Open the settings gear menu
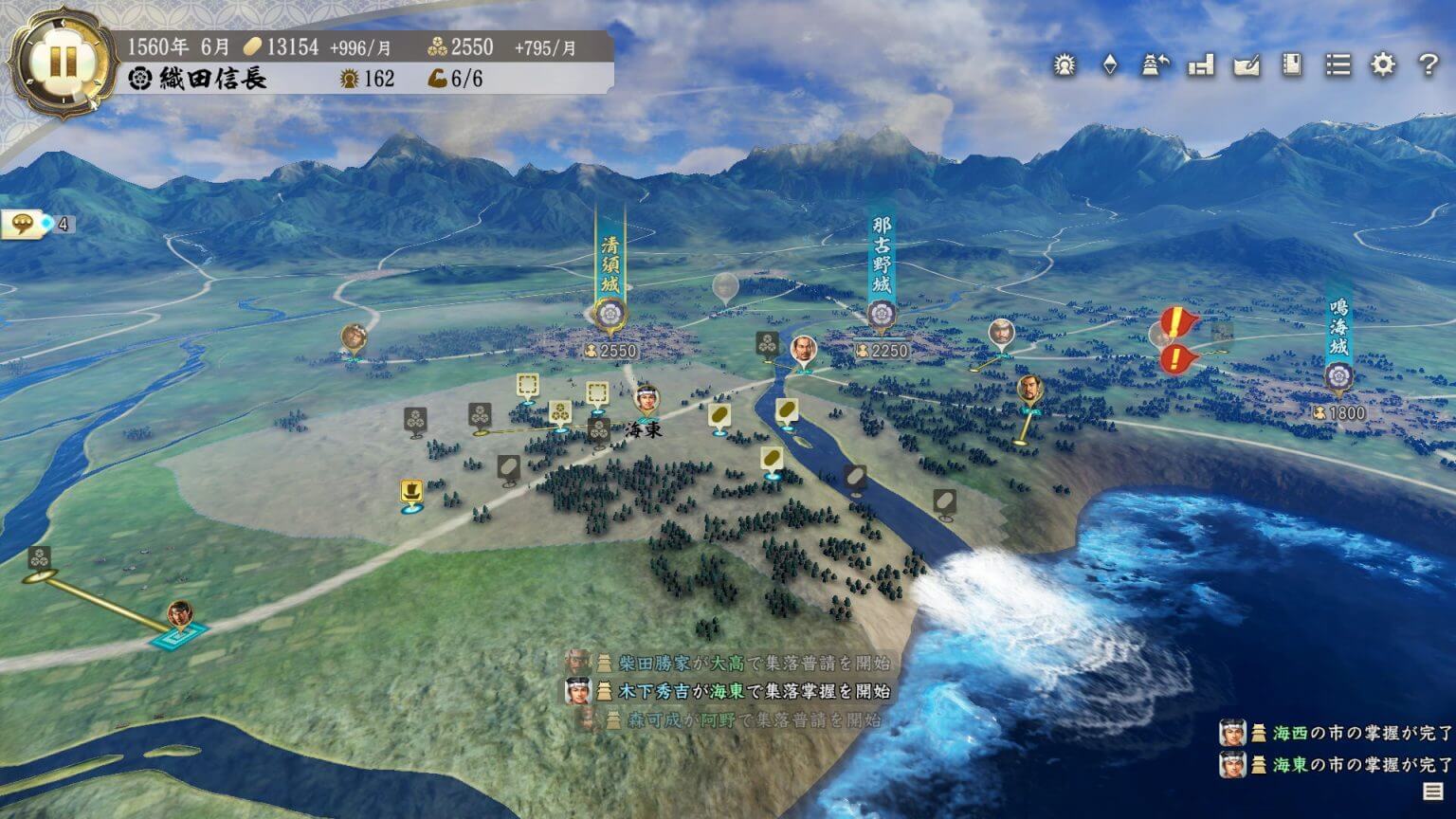This screenshot has width=1456, height=819. [x=1383, y=65]
